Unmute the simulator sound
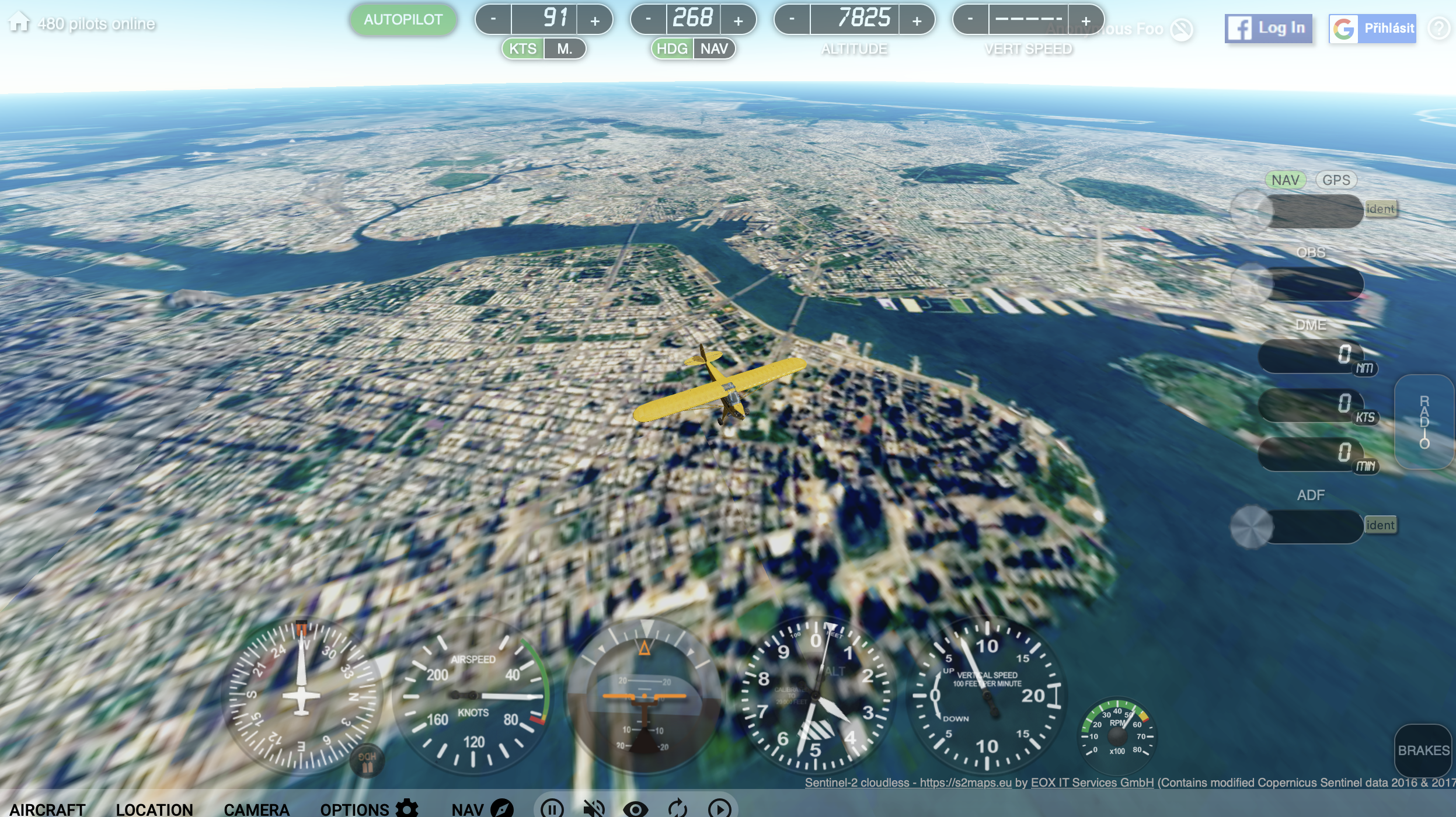 pos(594,809)
